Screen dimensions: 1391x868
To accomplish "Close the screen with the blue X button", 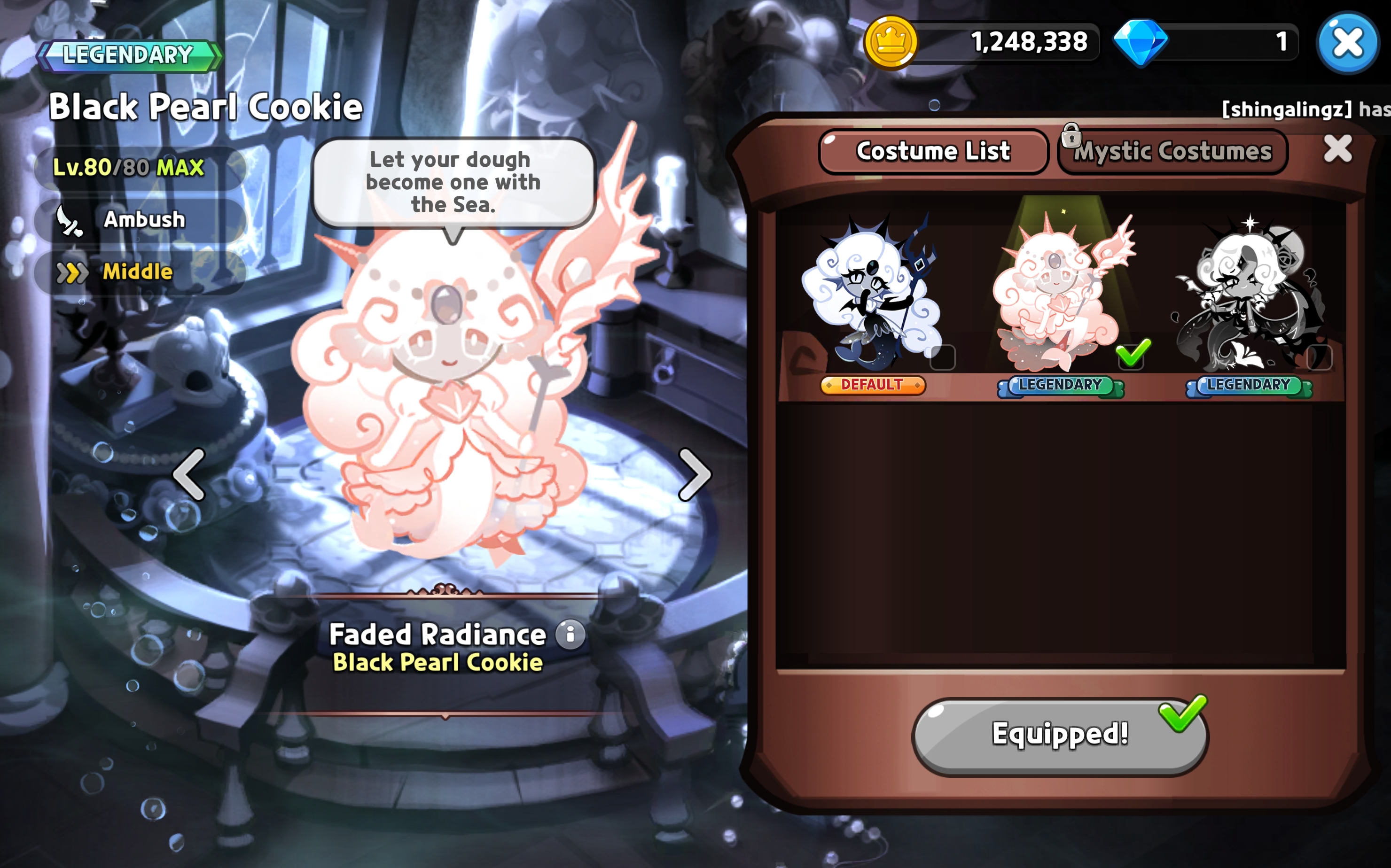I will pyautogui.click(x=1347, y=43).
